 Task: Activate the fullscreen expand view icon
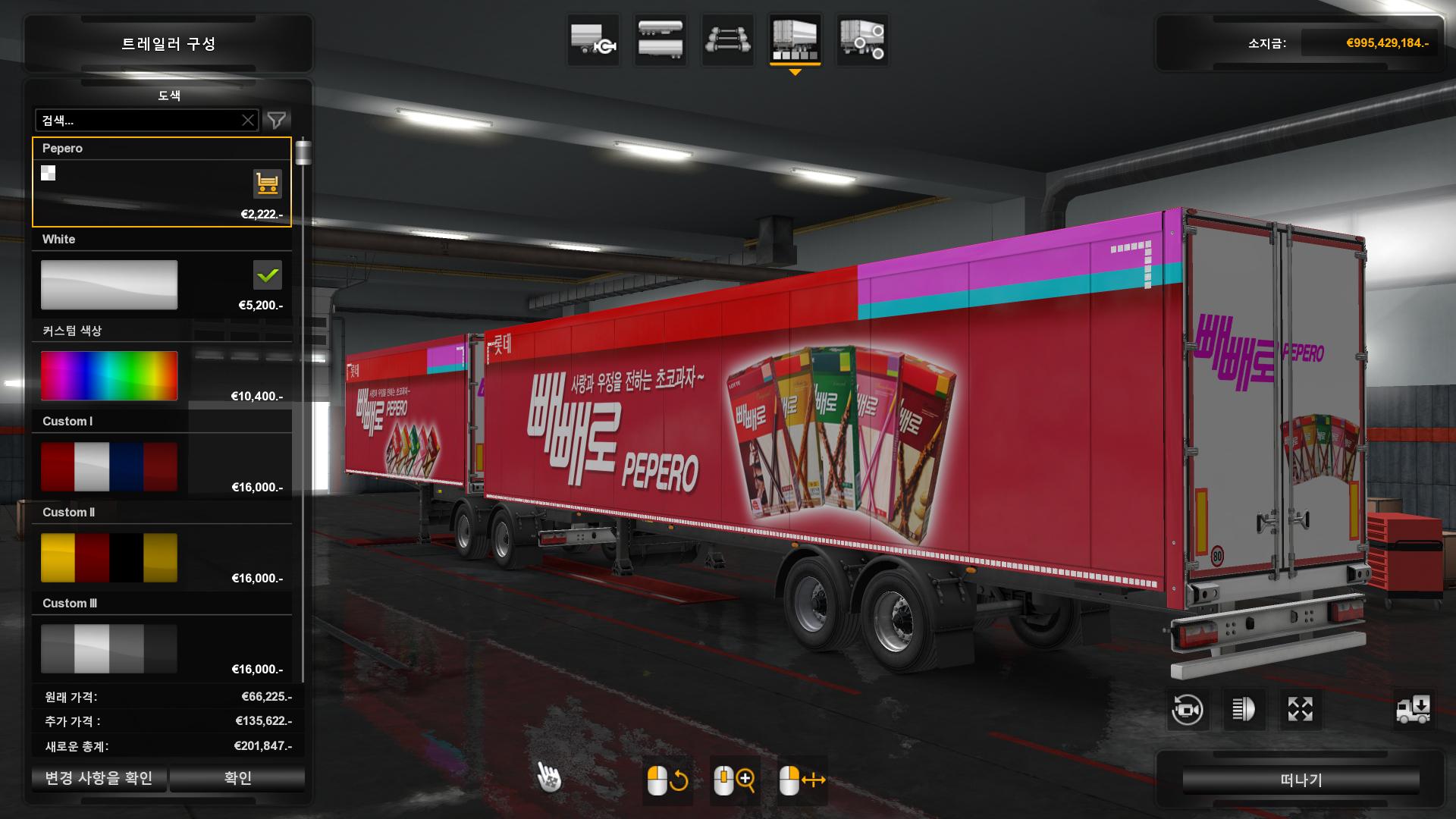(x=1300, y=710)
